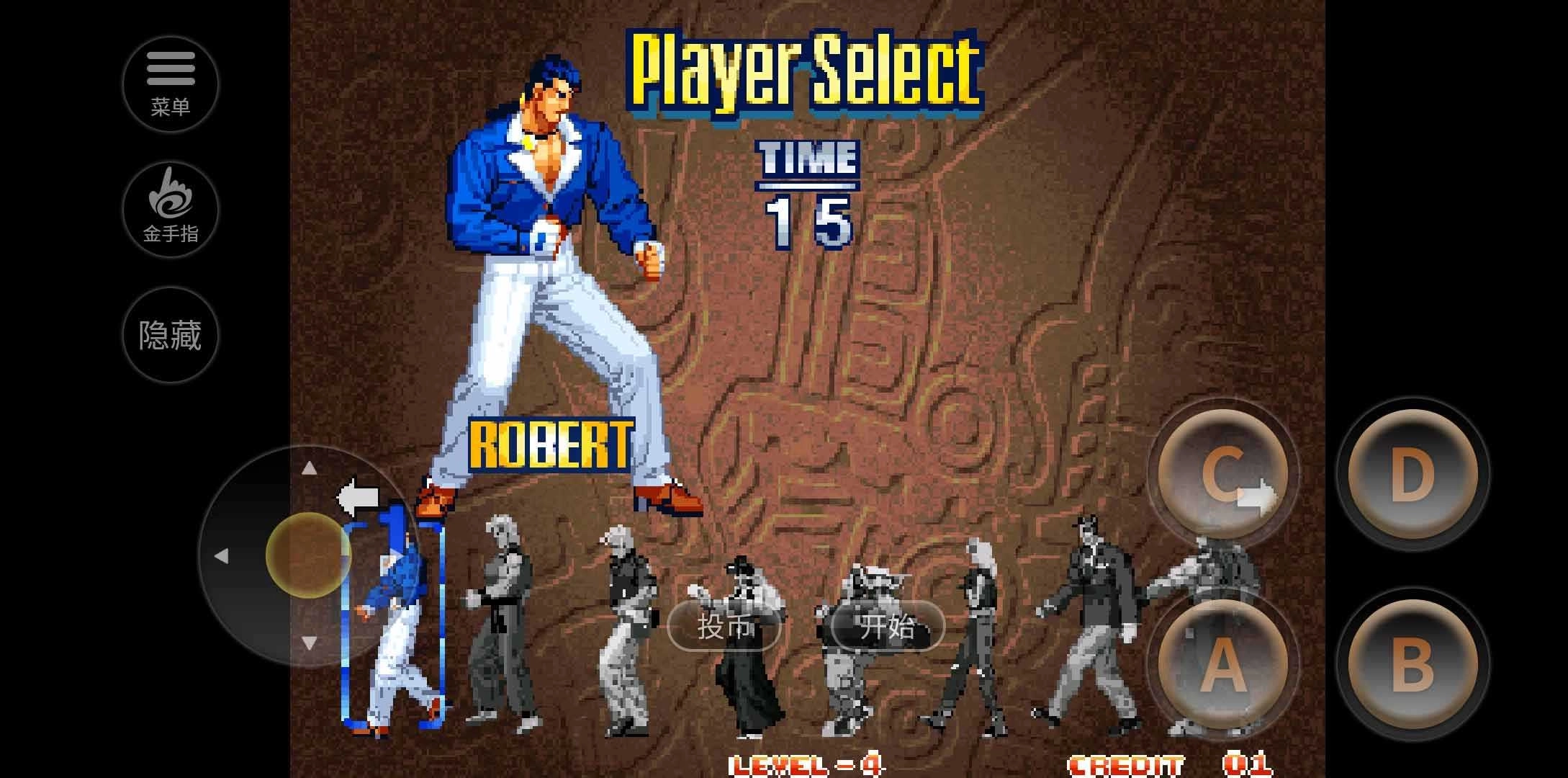Tap the white arrow above the selection cursor
Viewport: 1568px width, 778px height.
click(x=358, y=496)
